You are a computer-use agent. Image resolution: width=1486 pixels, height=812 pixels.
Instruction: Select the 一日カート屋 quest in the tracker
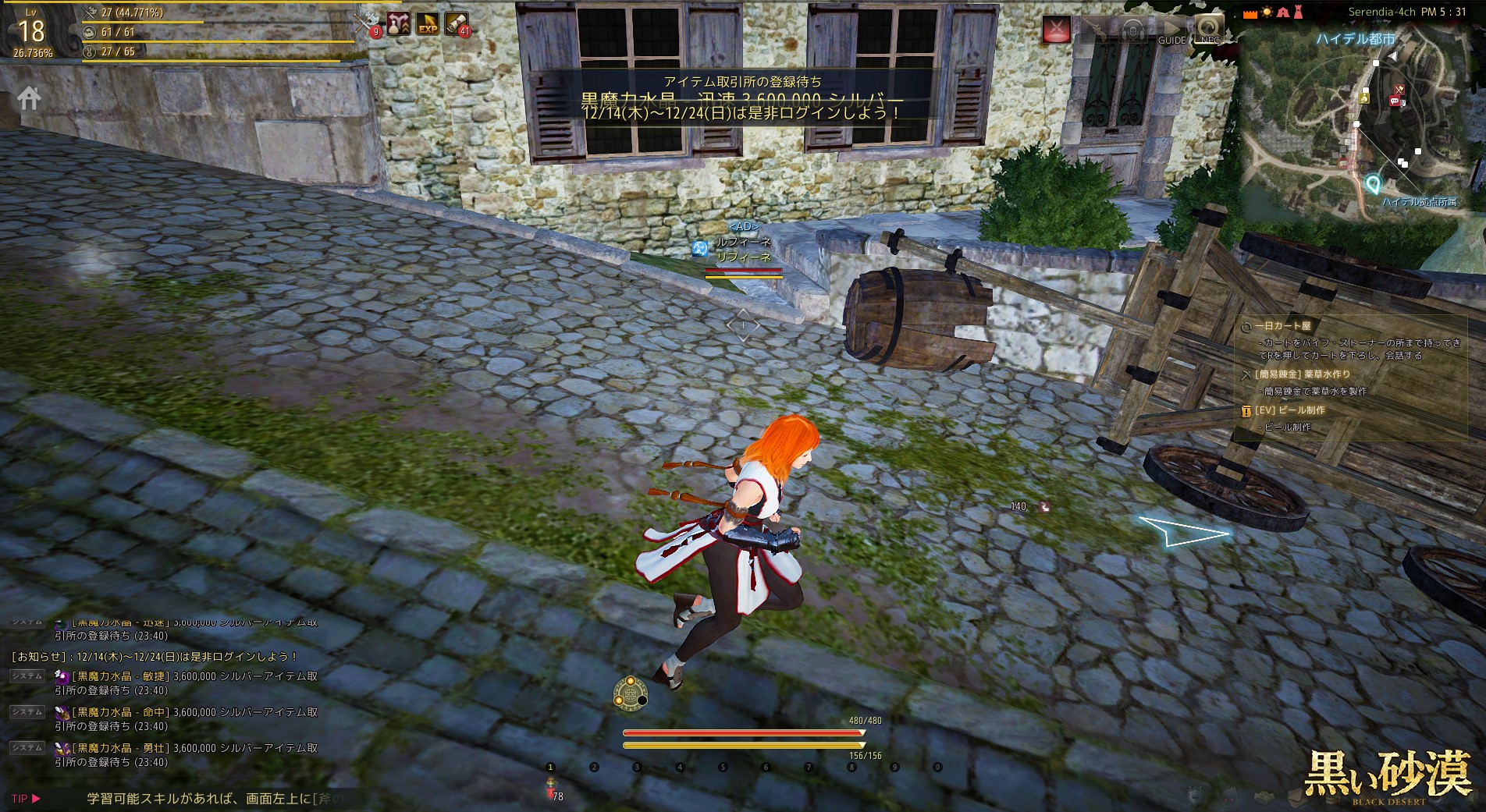tap(1283, 326)
